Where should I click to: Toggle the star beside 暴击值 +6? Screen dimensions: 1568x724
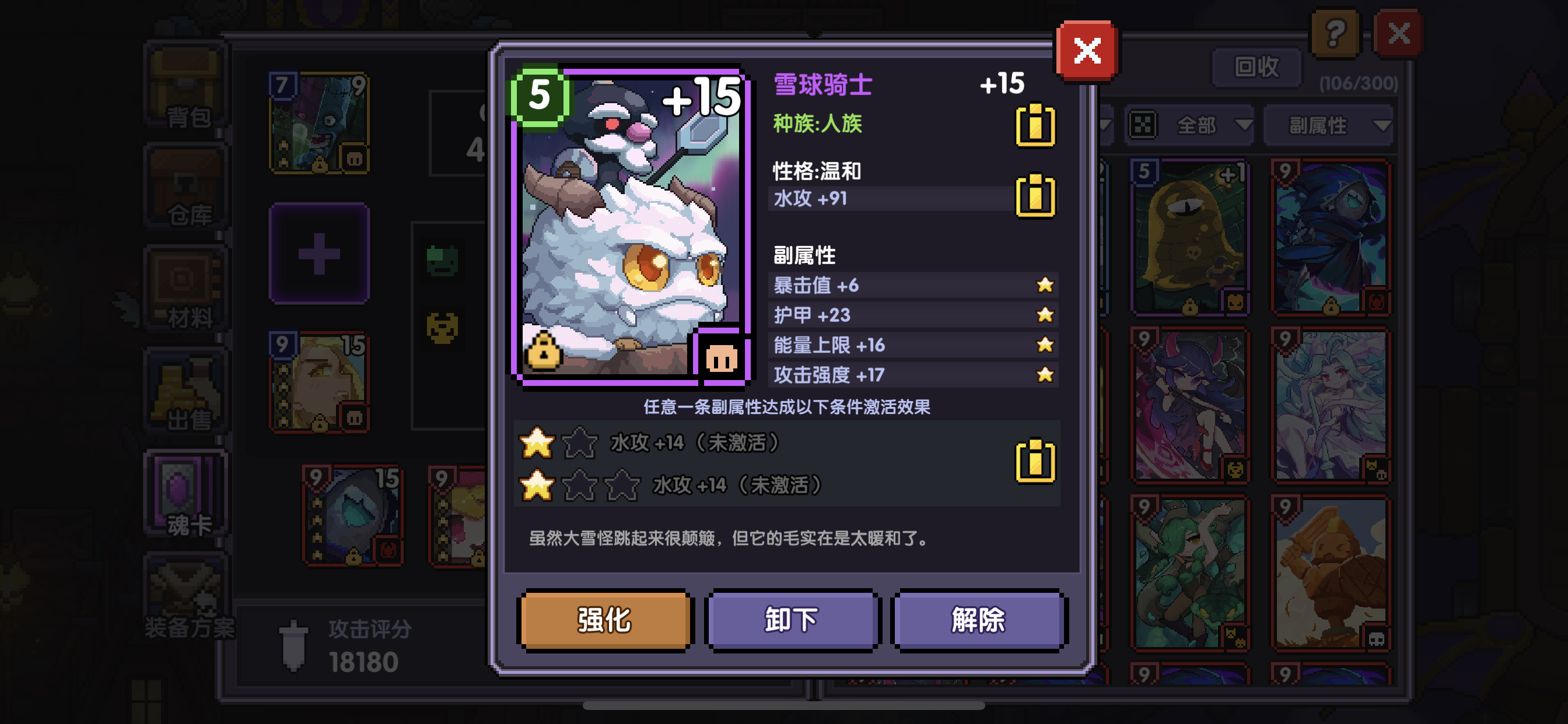click(x=1046, y=285)
